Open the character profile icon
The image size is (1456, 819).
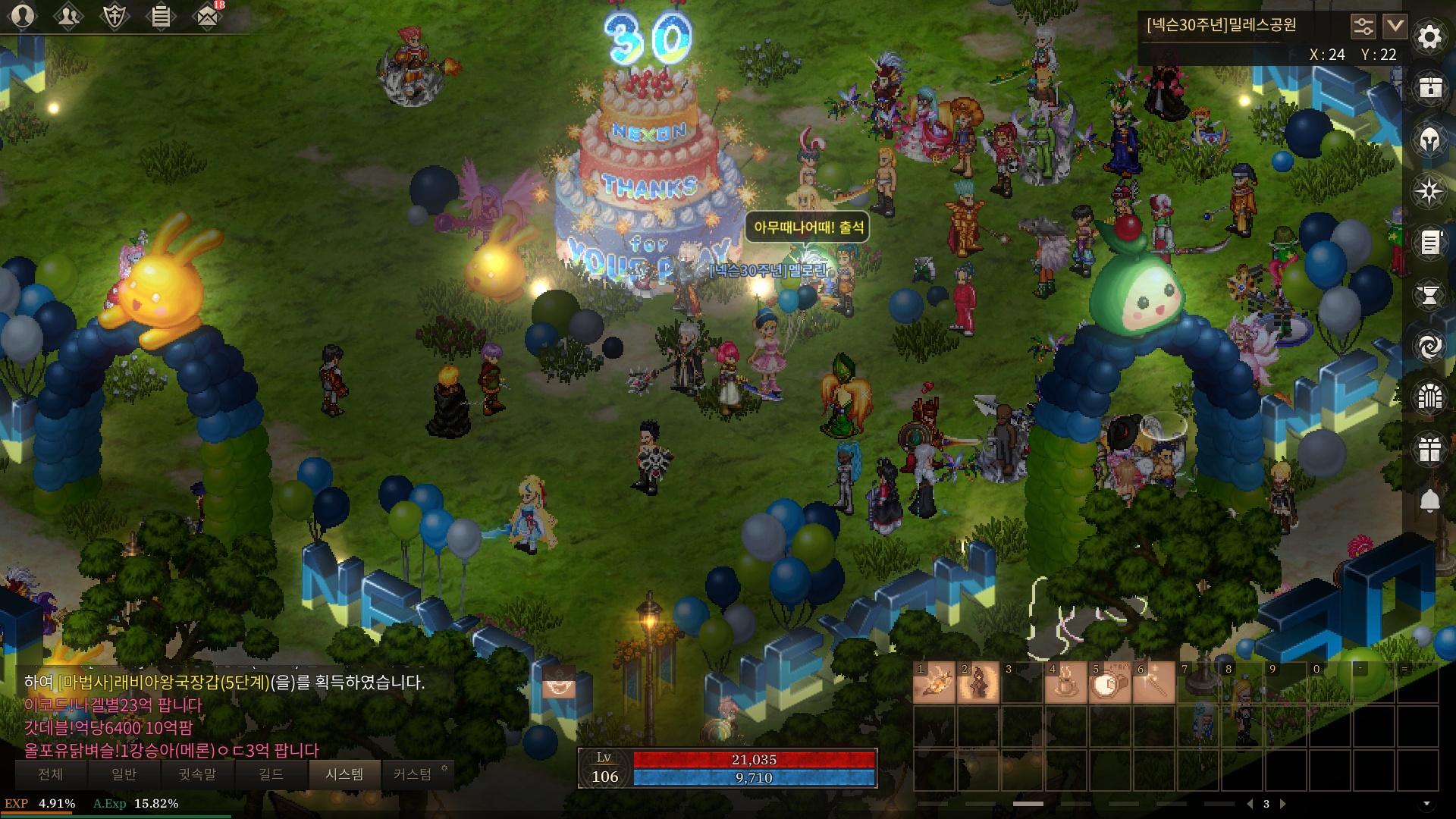23,16
